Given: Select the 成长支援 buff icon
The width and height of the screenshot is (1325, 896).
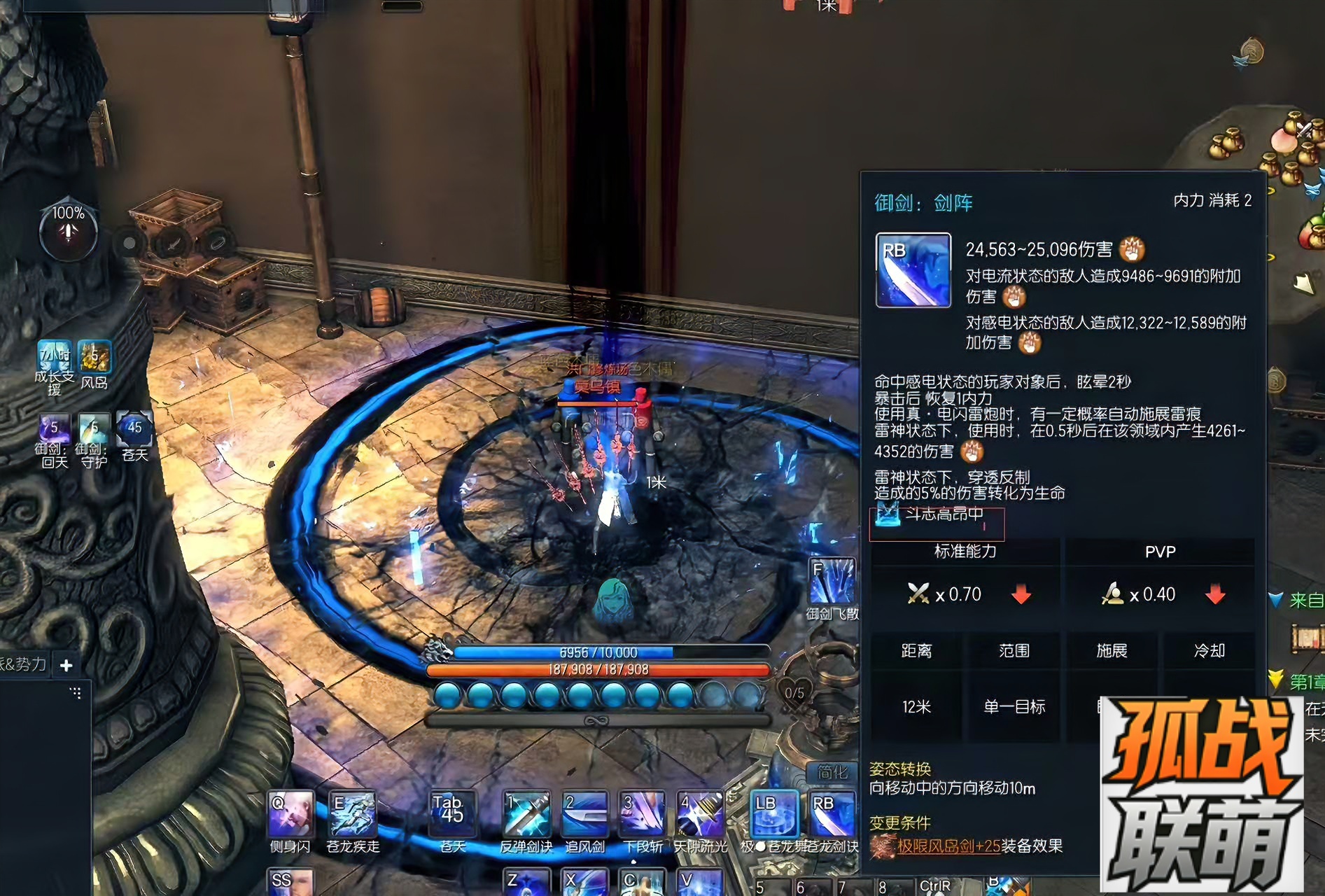Looking at the screenshot, I should coord(54,357).
